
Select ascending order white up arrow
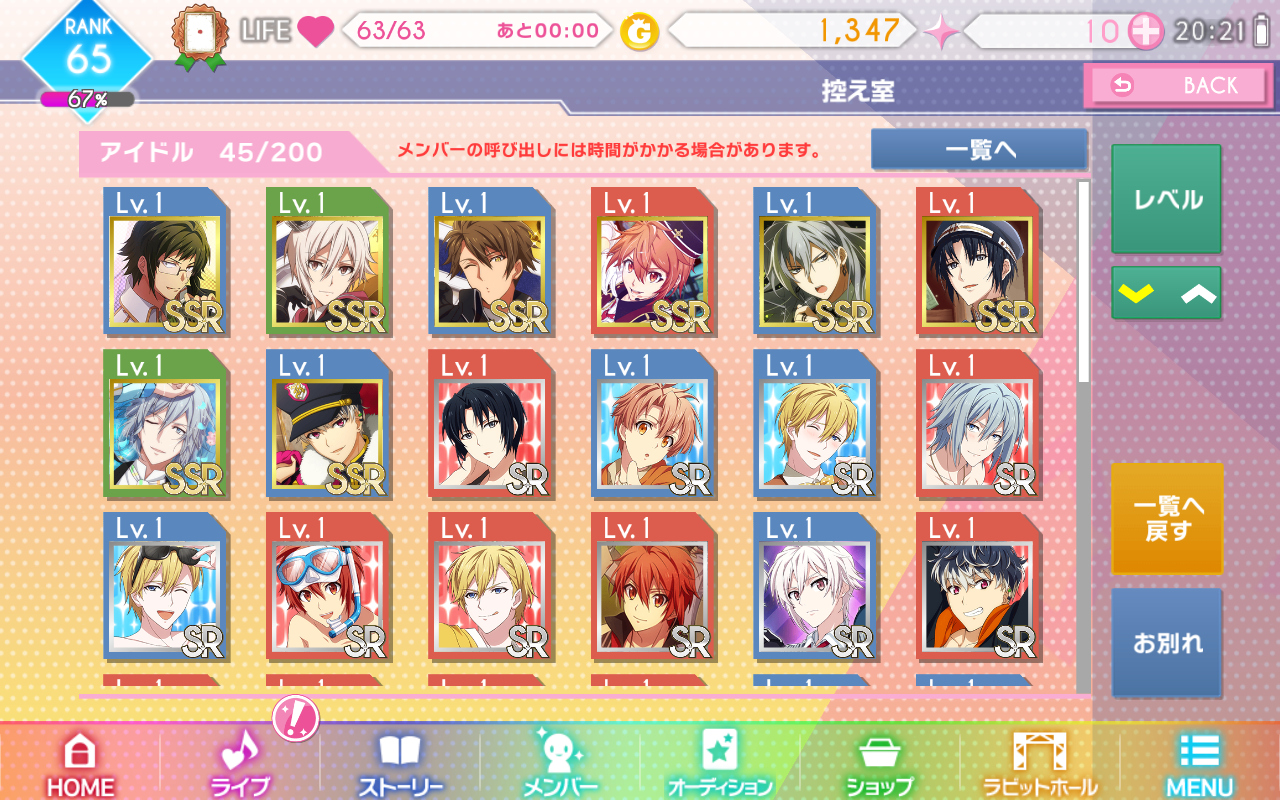(x=1196, y=293)
